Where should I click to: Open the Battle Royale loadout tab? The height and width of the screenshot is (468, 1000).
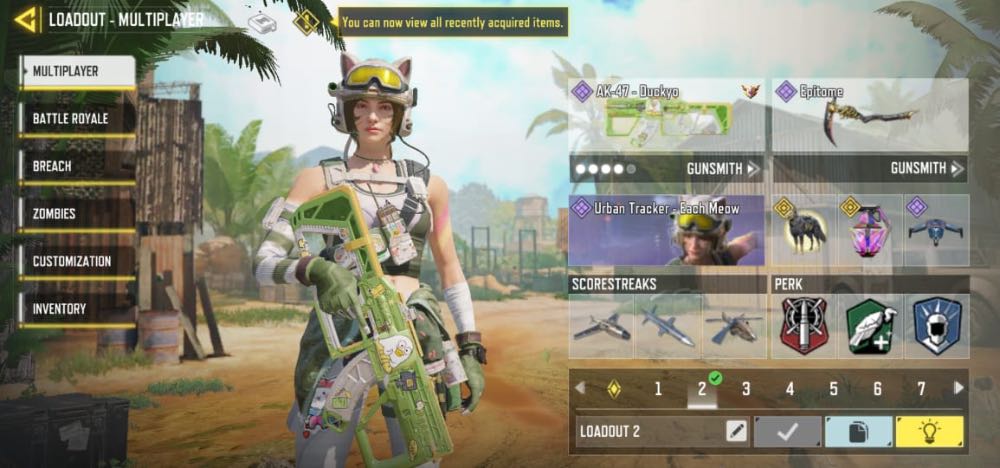point(76,119)
